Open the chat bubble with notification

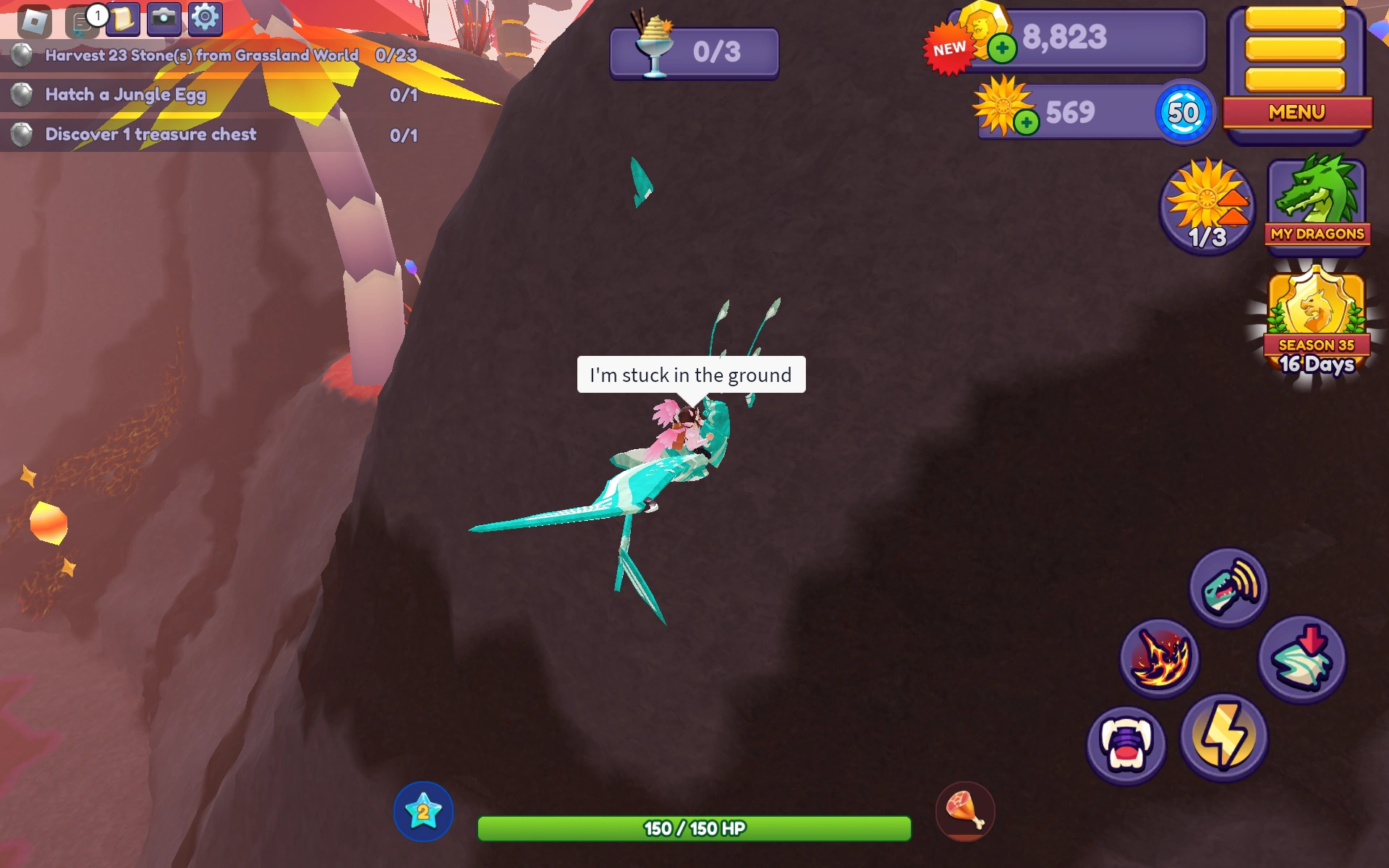[80, 20]
